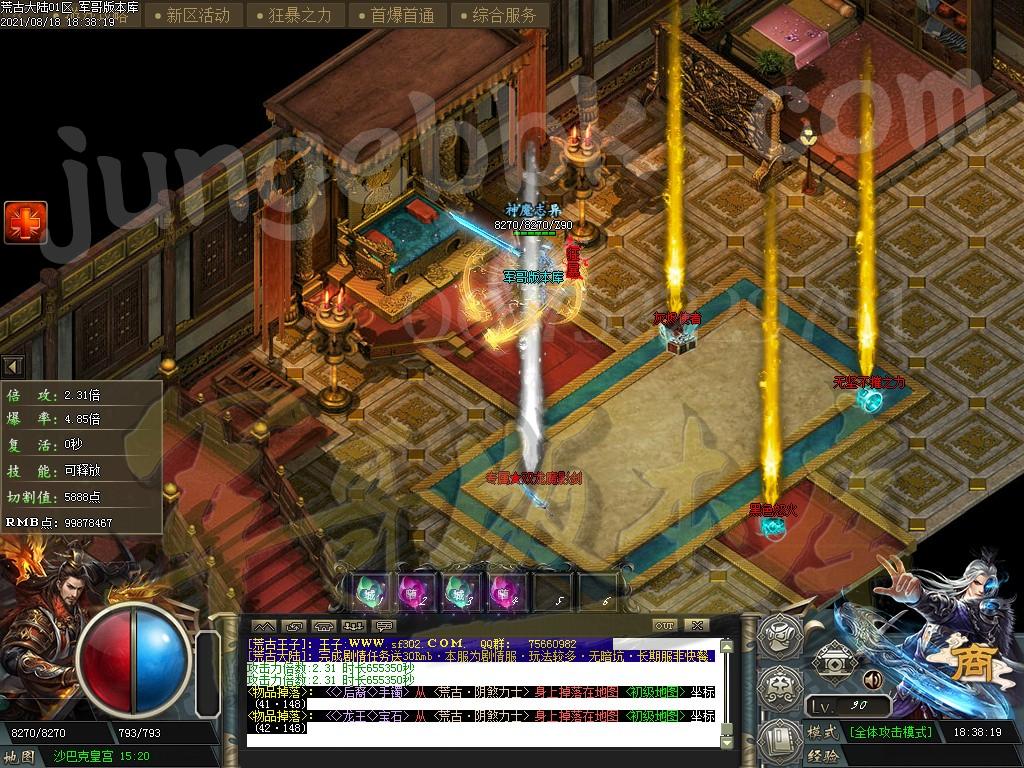This screenshot has height=768, width=1024.
Task: Open the book-shaped round menu button
Action: click(x=777, y=738)
